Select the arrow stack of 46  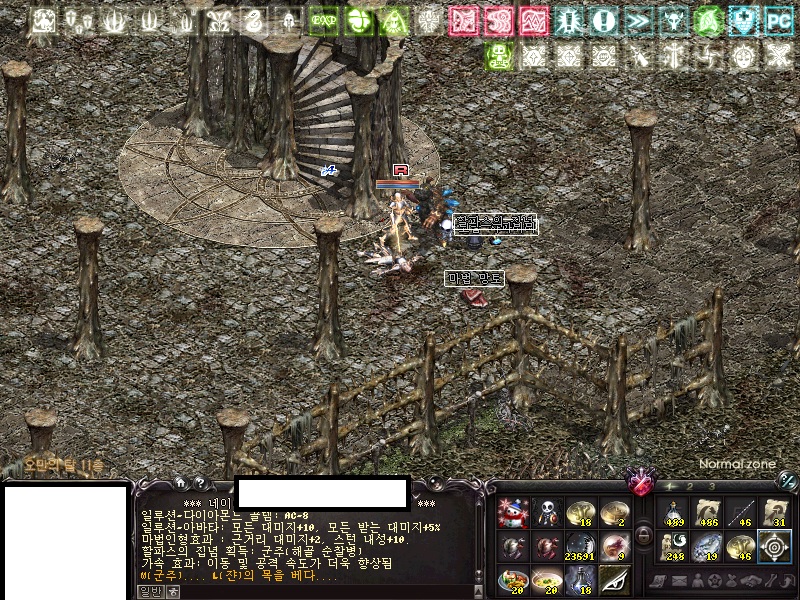click(x=743, y=513)
